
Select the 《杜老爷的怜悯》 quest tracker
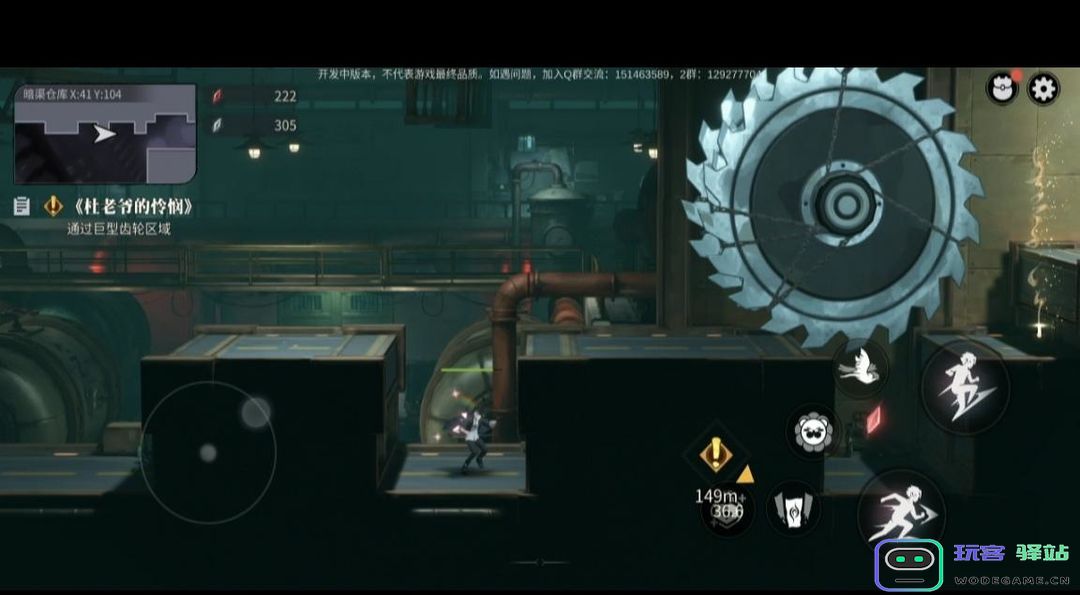pos(130,207)
